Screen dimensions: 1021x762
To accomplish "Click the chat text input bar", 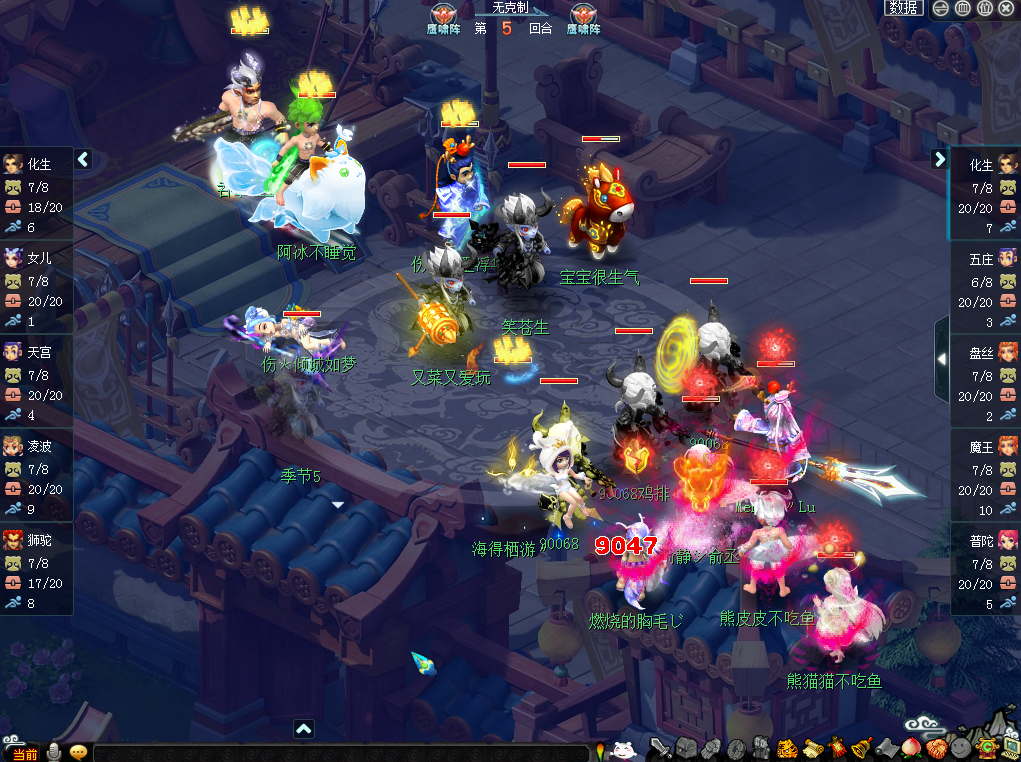I will pos(340,753).
